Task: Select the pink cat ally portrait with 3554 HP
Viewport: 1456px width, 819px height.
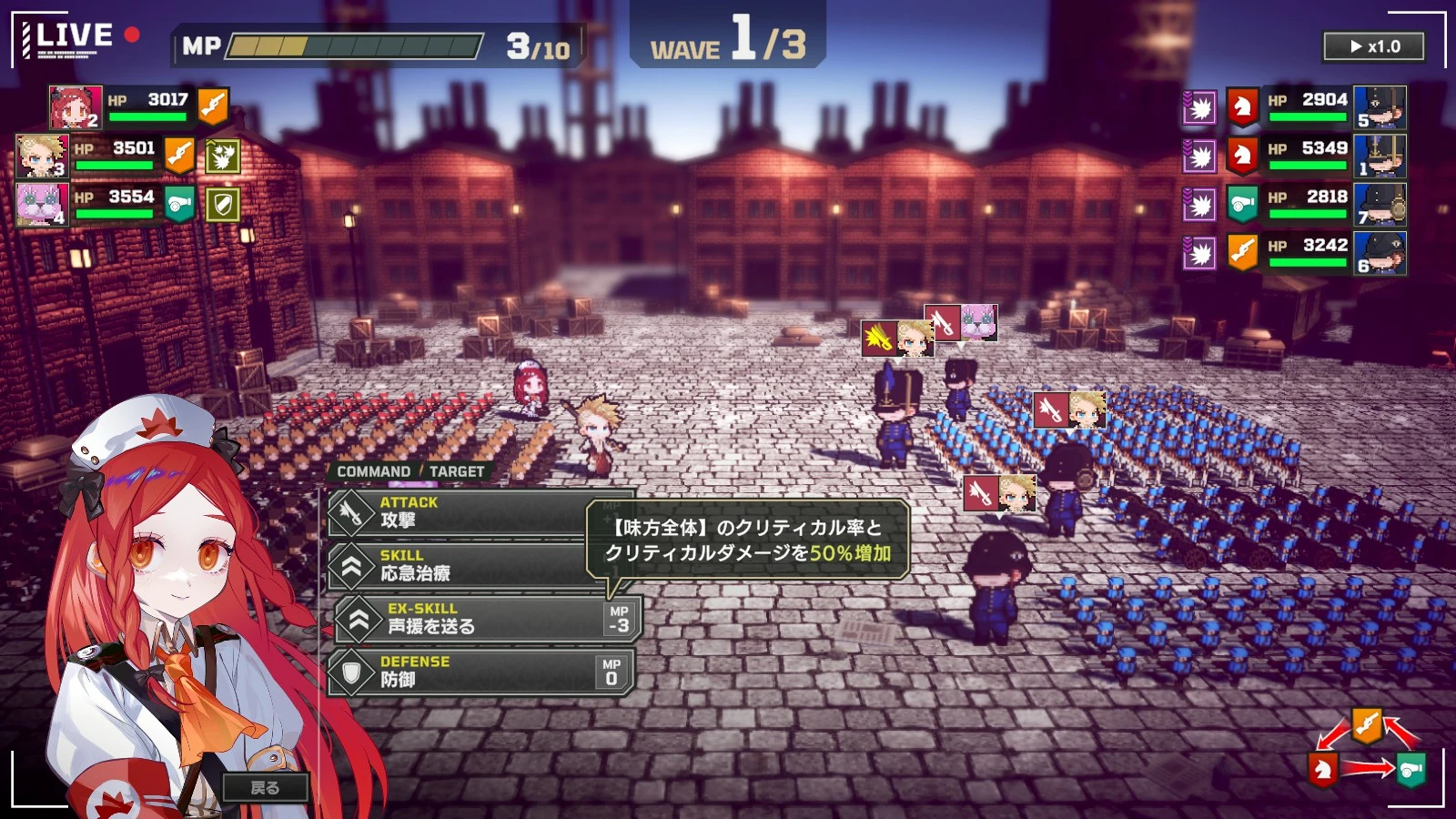Action: click(x=42, y=205)
